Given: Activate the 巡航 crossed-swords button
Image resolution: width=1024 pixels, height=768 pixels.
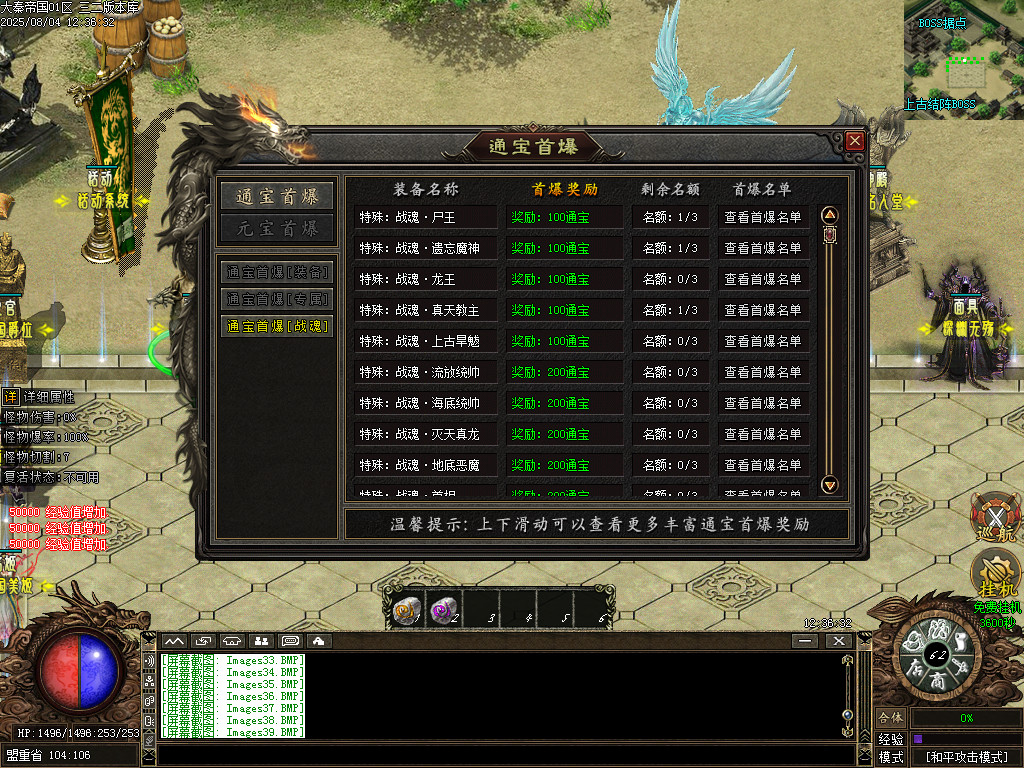Looking at the screenshot, I should click(996, 516).
